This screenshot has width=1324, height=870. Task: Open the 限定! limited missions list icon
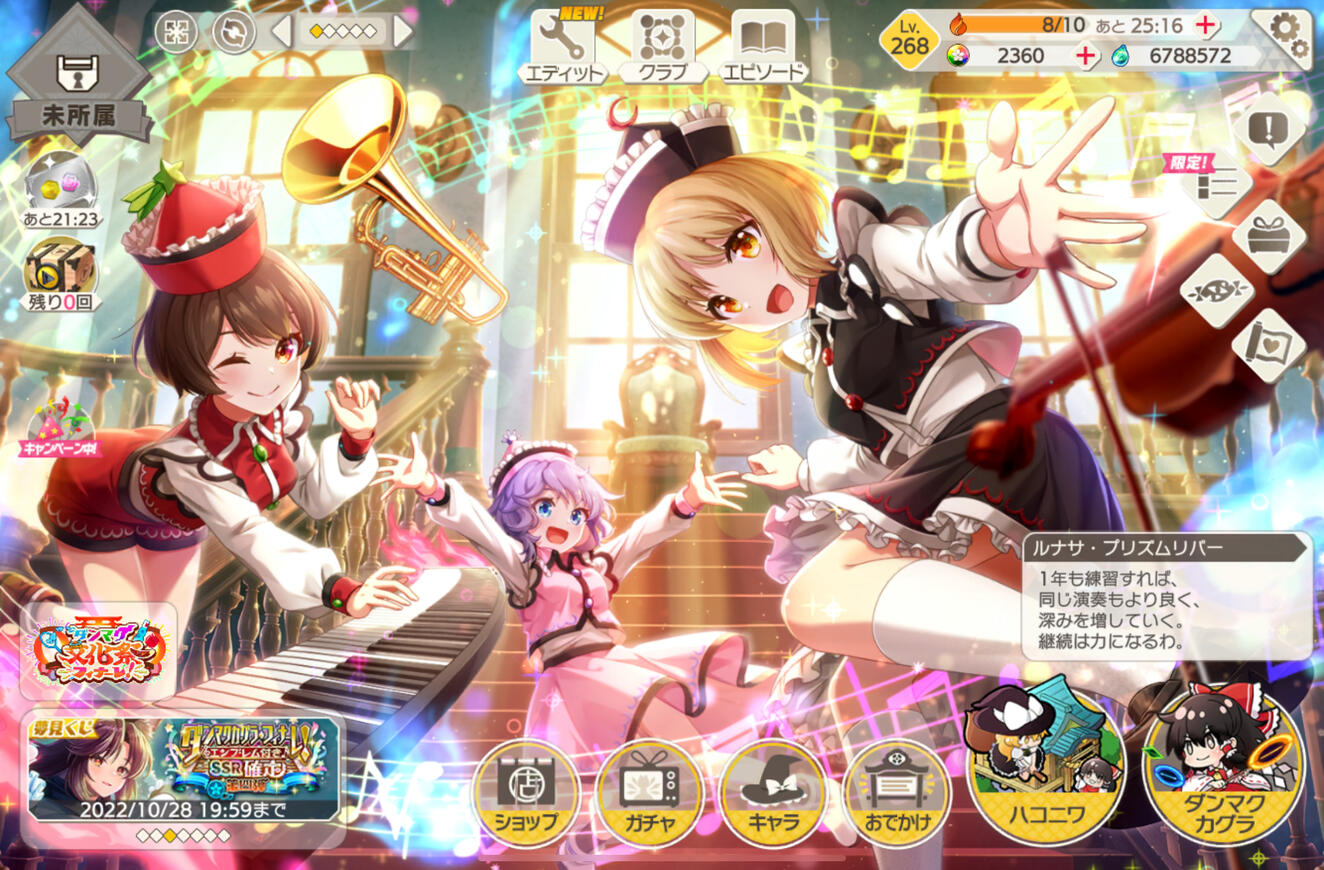[x=1216, y=185]
